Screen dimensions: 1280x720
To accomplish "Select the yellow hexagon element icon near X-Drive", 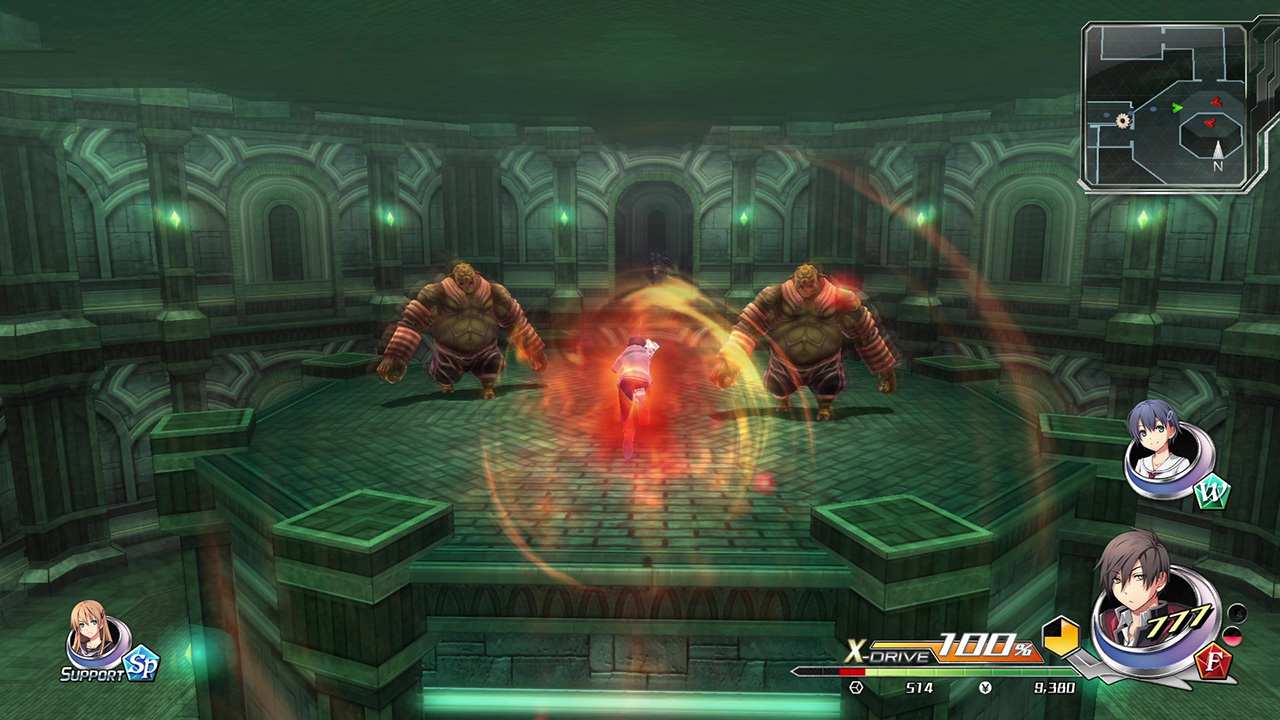I will pyautogui.click(x=1062, y=638).
